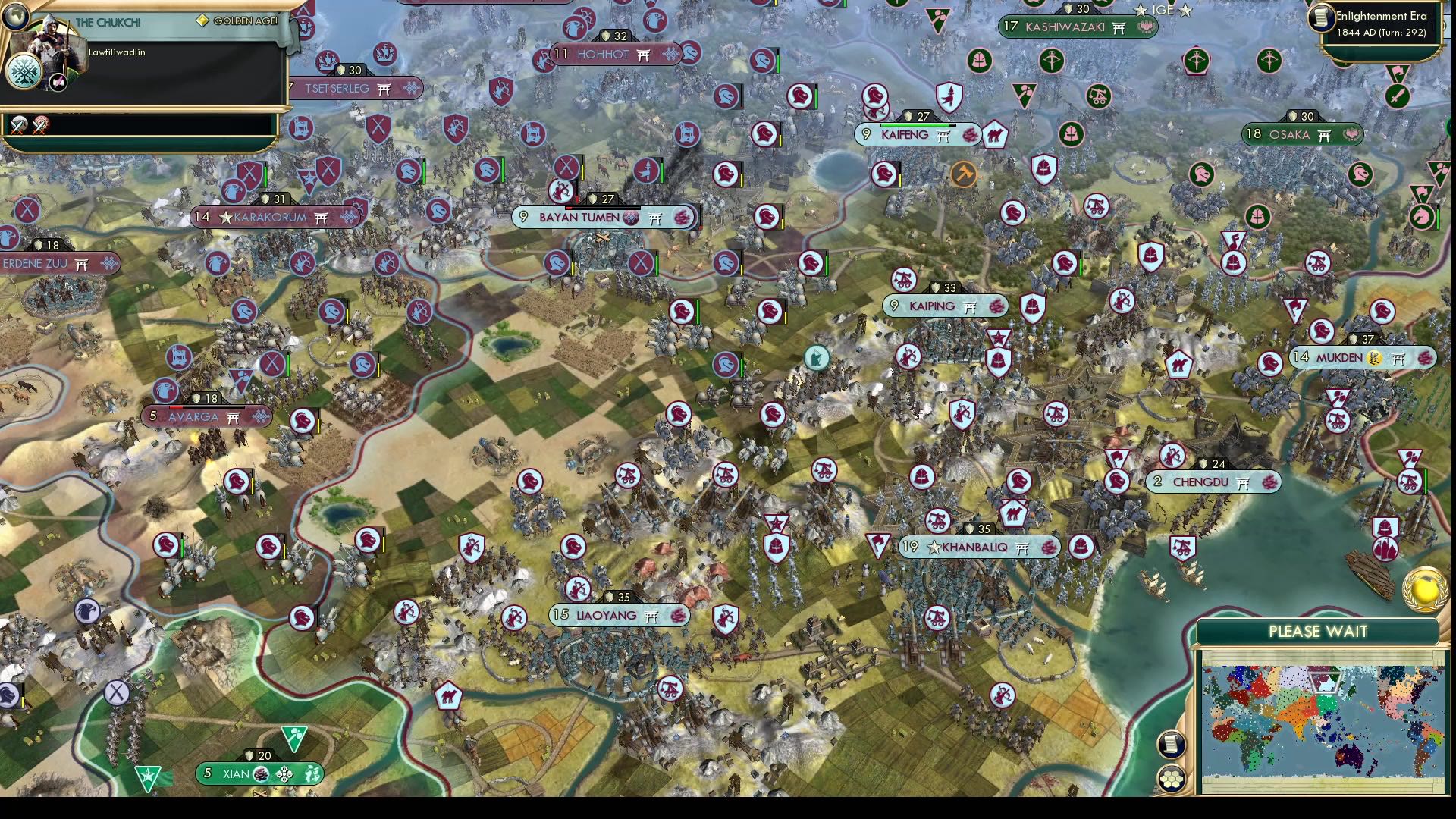Viewport: 1456px width, 819px height.
Task: Click the Osaka city name banner
Action: point(1289,134)
